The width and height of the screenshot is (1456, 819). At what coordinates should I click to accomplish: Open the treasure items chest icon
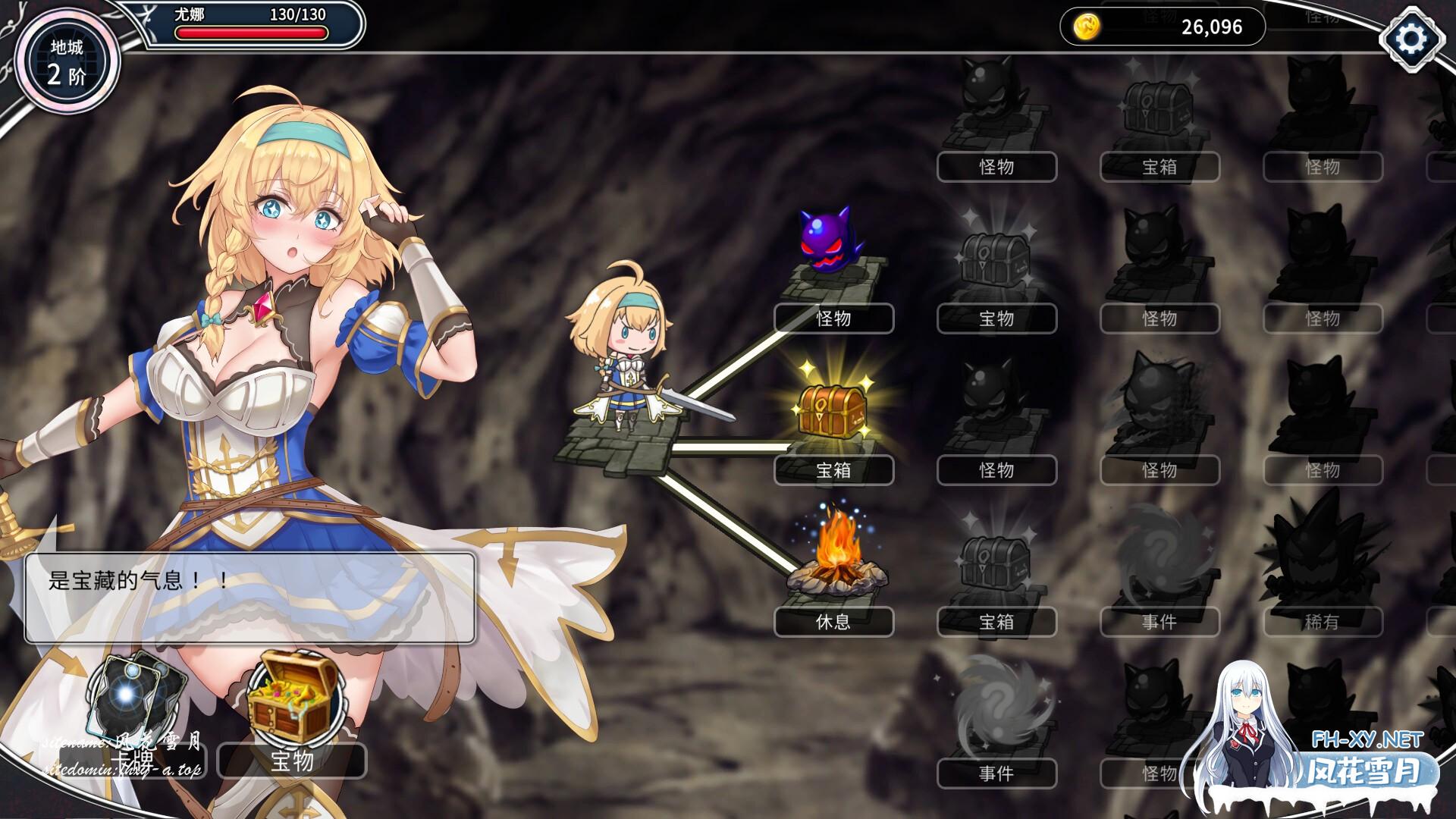(x=292, y=699)
